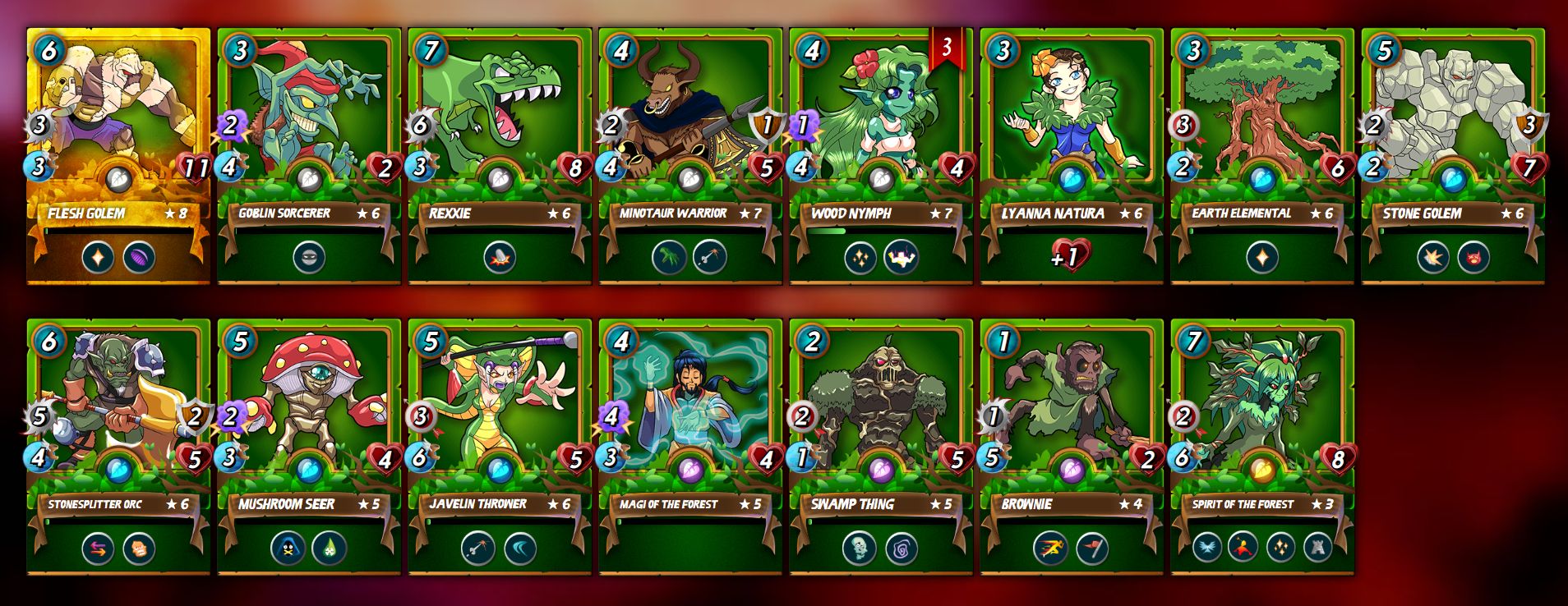Select the Lyanna Natura summoner card

1072,156
